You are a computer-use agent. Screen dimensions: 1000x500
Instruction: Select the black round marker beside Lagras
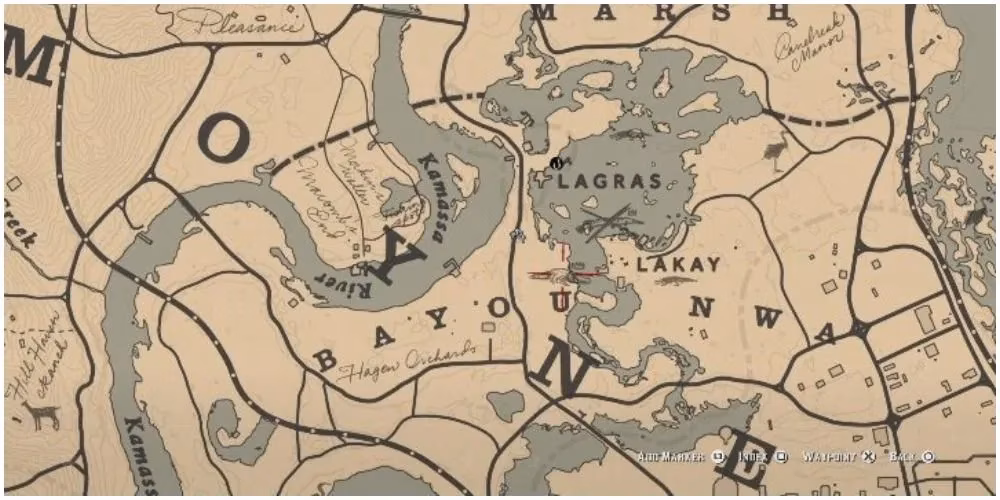point(555,162)
